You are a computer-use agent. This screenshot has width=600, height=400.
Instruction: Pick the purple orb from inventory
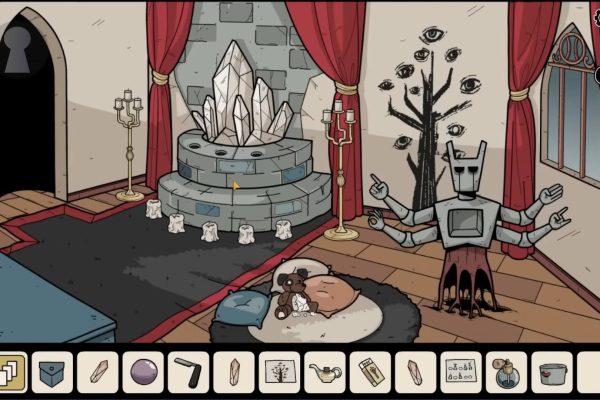point(143,372)
